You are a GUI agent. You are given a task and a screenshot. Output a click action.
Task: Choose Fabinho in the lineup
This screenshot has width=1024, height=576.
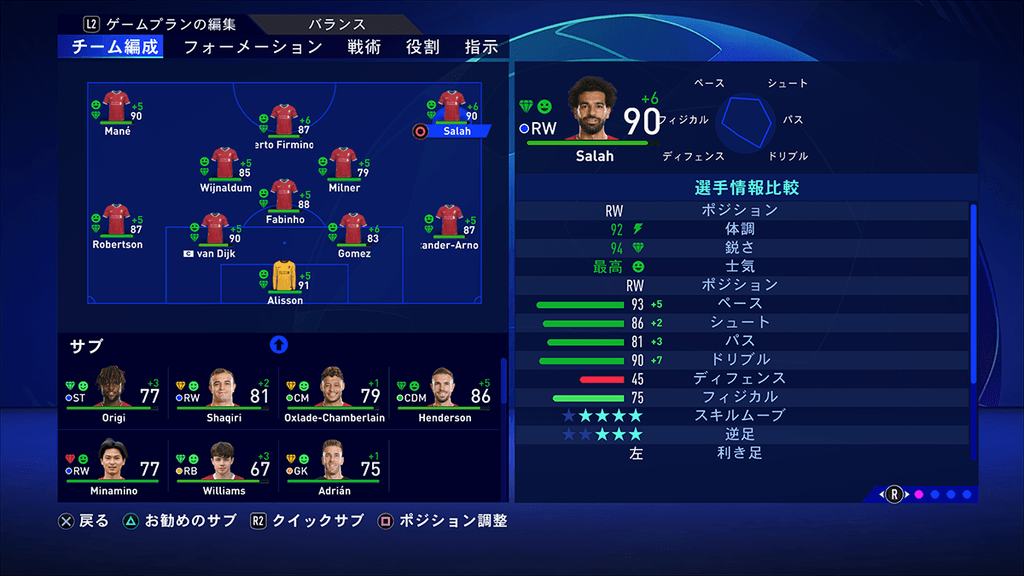[285, 197]
